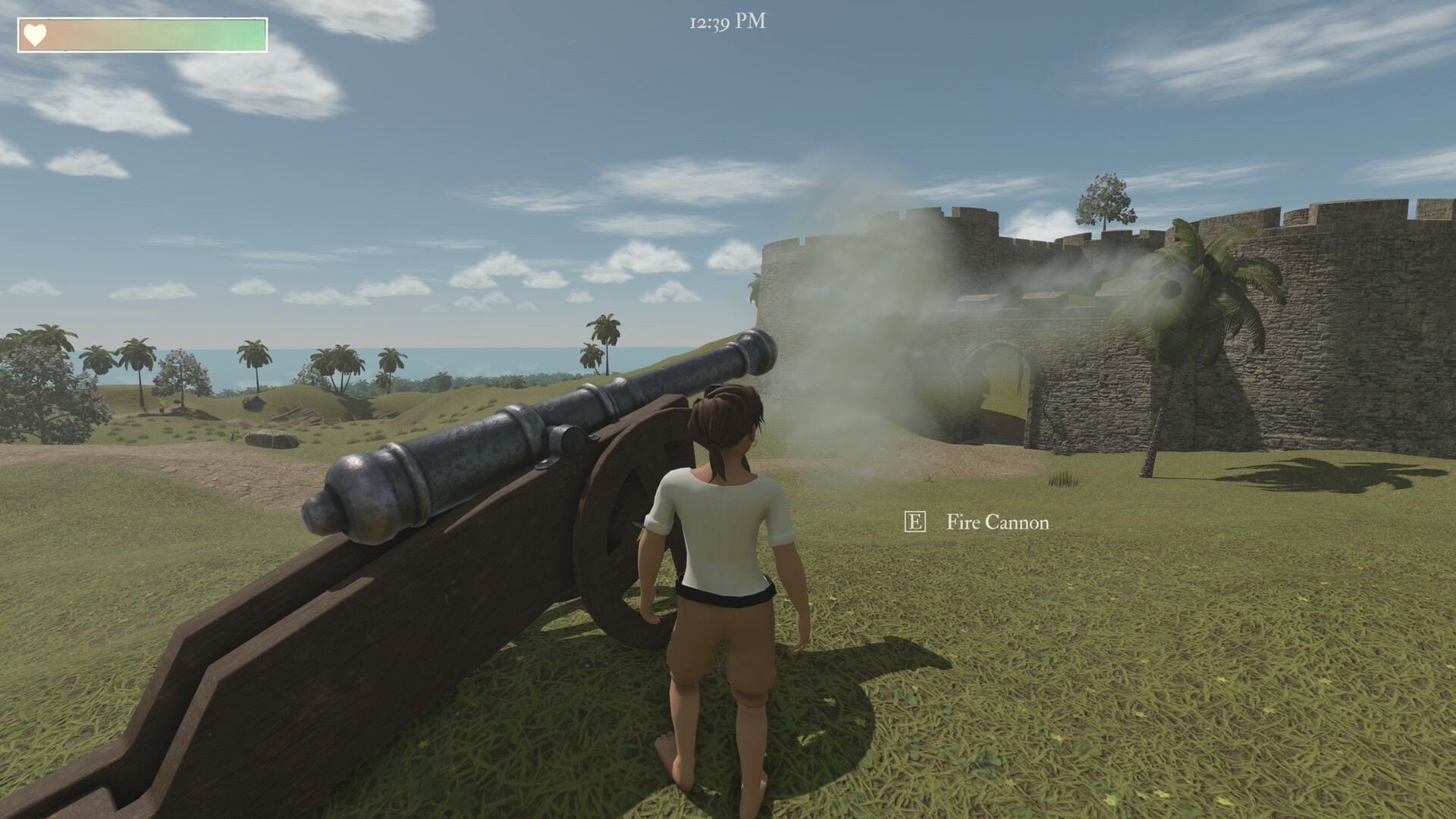Click the heart icon on the health bar
The image size is (1456, 819).
click(36, 33)
